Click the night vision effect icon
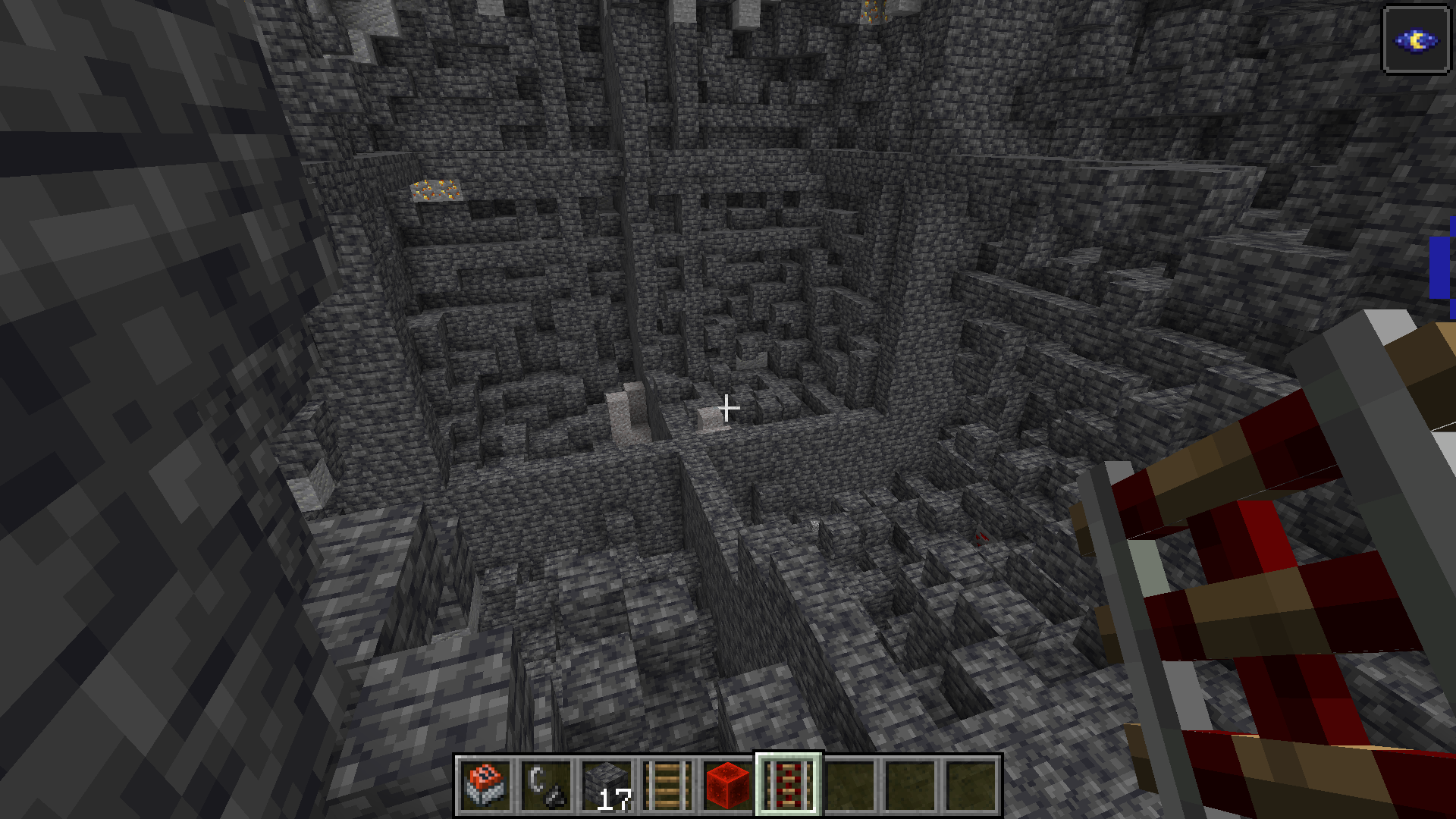This screenshot has height=819, width=1456. click(x=1416, y=40)
